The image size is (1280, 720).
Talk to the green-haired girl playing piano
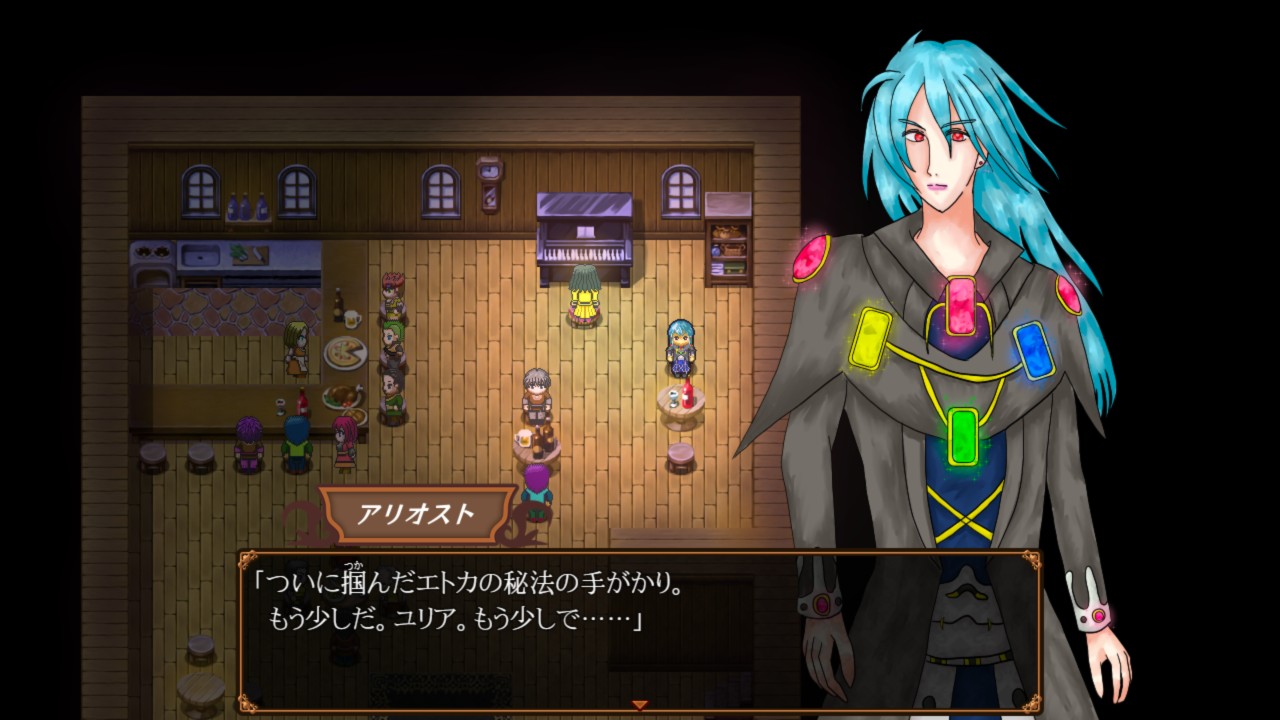click(x=585, y=295)
